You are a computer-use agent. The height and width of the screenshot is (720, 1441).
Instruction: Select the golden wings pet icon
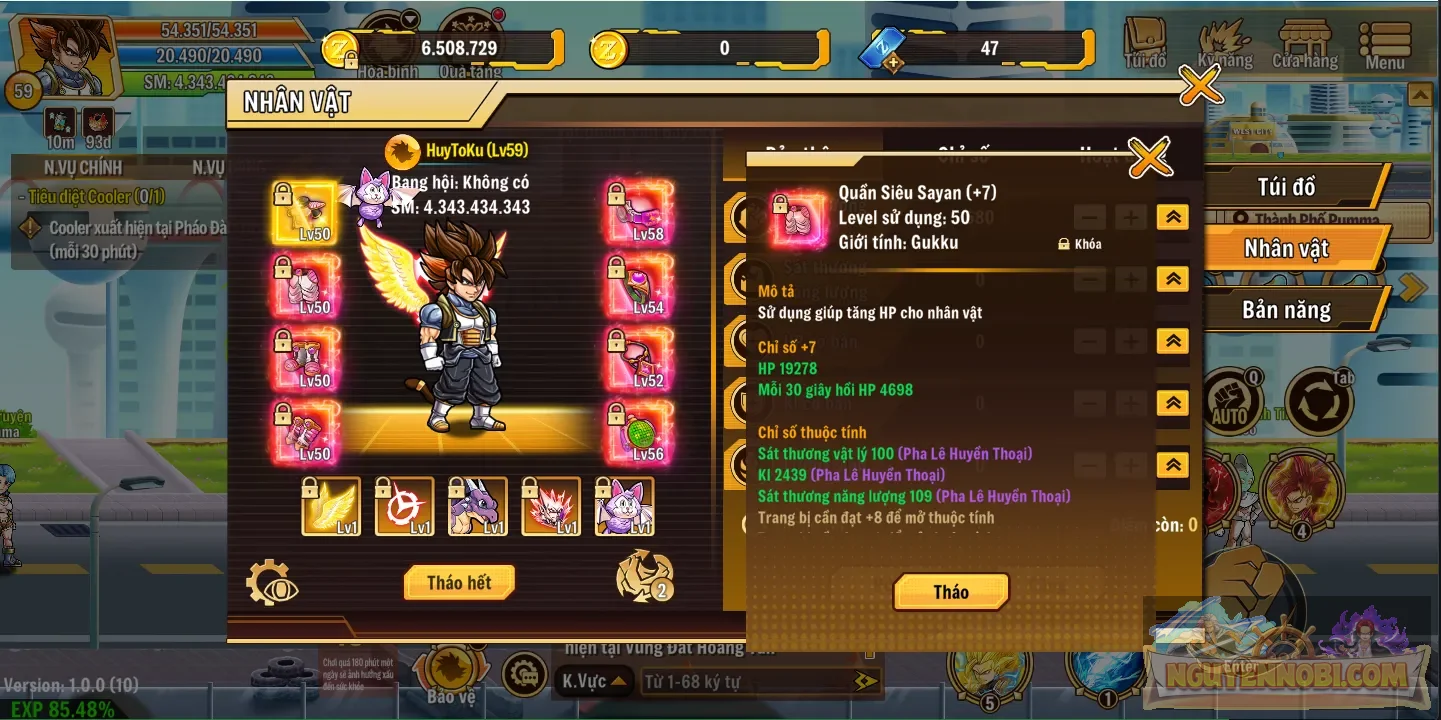(331, 508)
